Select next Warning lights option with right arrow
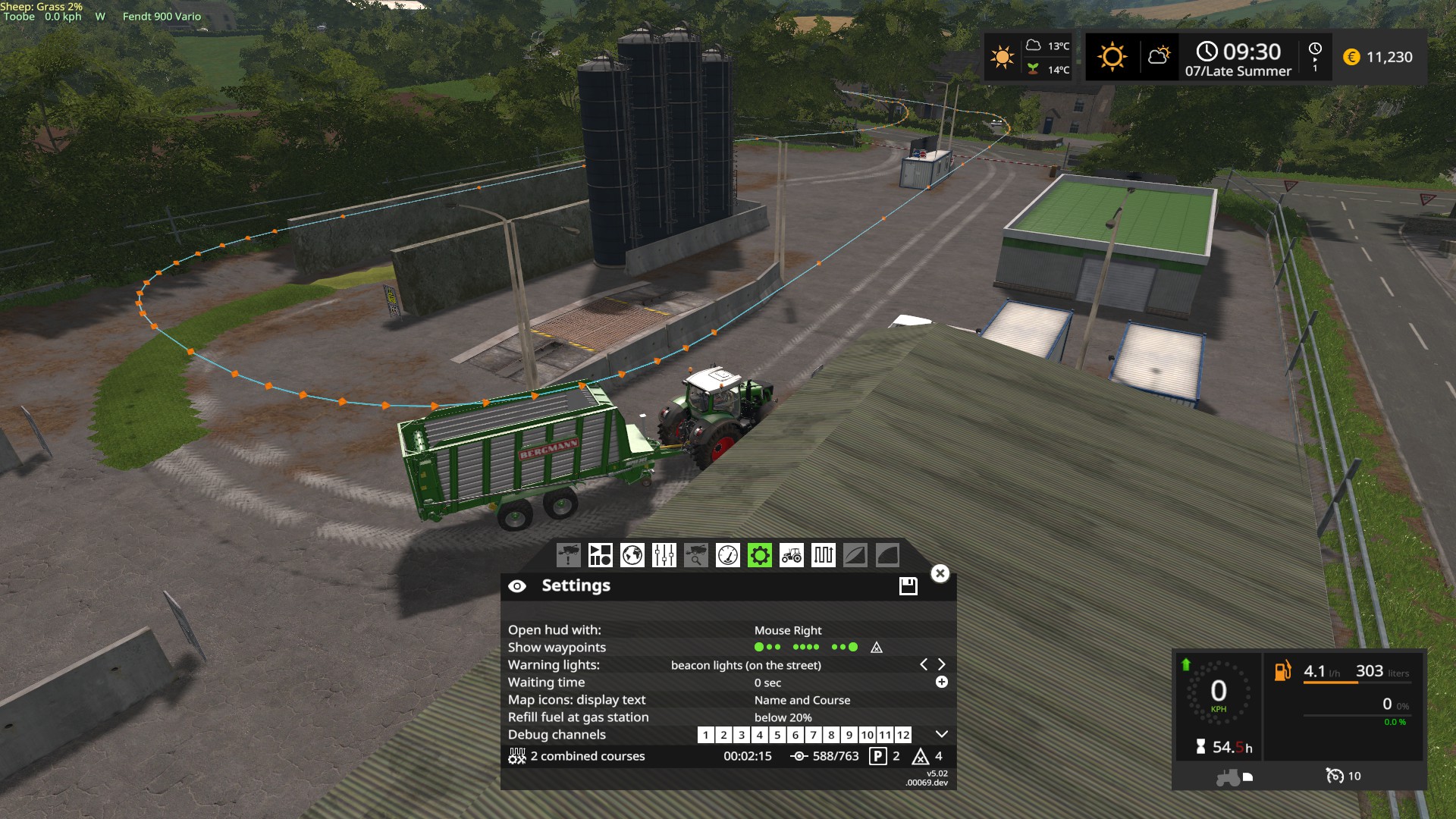The height and width of the screenshot is (819, 1456). [x=942, y=664]
